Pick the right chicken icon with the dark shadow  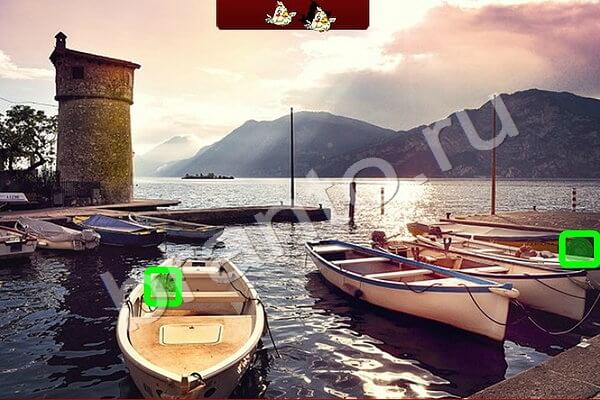tap(319, 16)
